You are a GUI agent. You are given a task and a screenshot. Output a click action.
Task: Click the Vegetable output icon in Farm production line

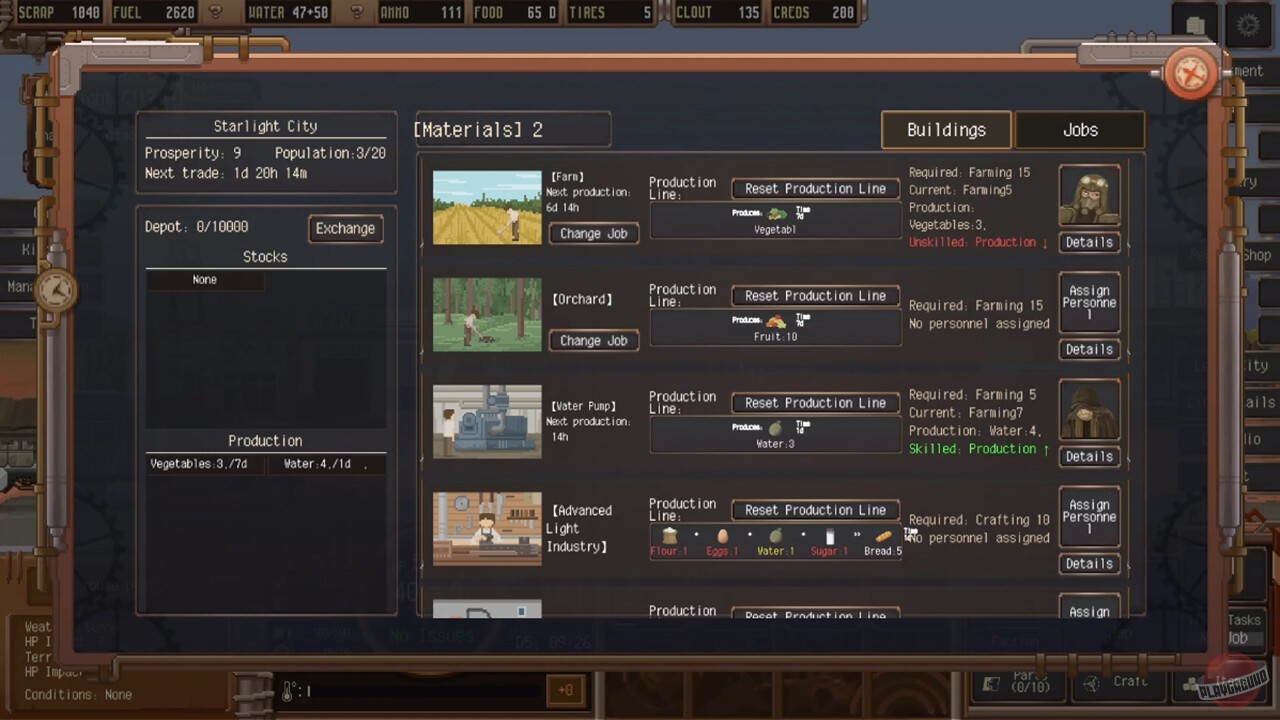[779, 213]
